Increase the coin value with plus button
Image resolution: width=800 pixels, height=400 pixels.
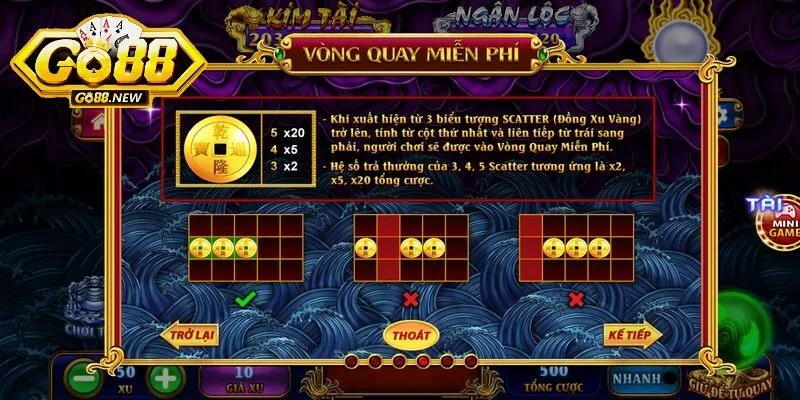[165, 380]
